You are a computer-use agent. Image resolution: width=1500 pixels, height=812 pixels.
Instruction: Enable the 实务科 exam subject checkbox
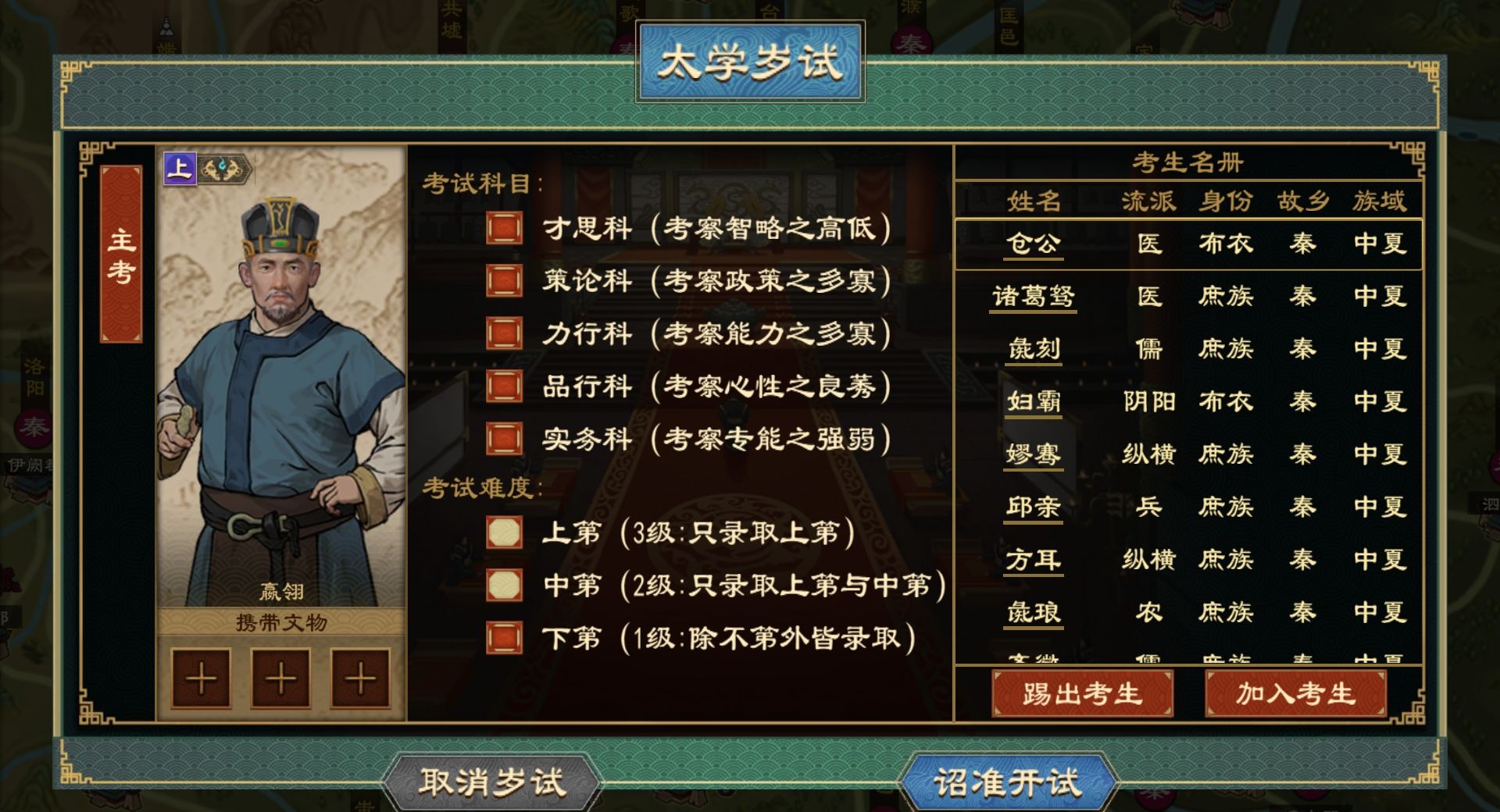click(x=504, y=439)
